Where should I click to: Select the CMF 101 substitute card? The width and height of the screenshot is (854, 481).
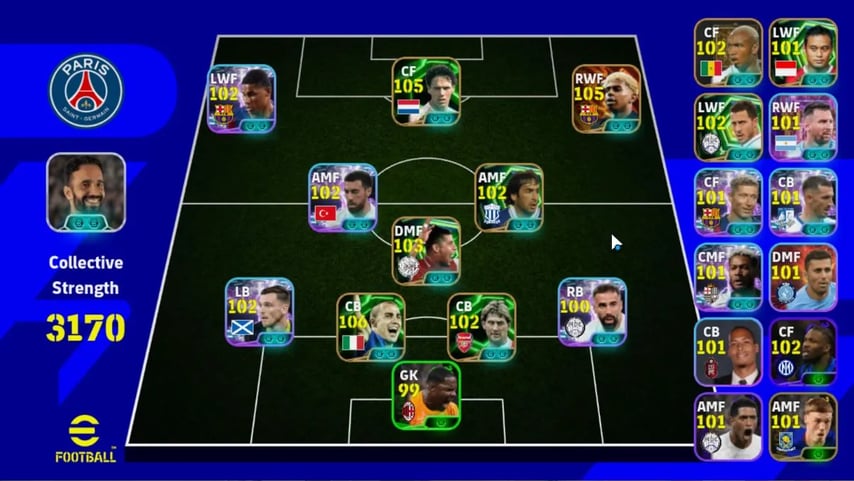(728, 277)
